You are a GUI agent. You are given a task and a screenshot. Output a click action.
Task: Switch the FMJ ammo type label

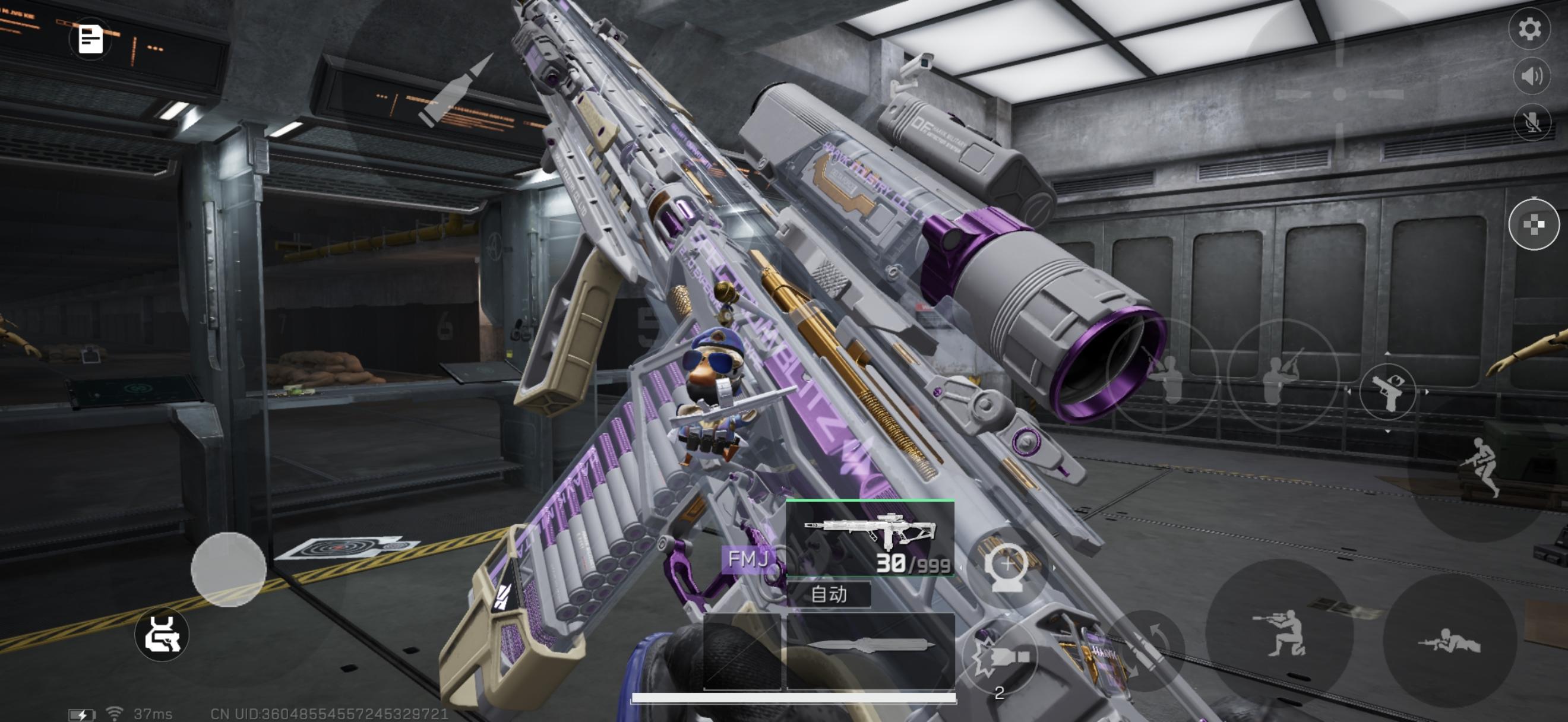[748, 558]
